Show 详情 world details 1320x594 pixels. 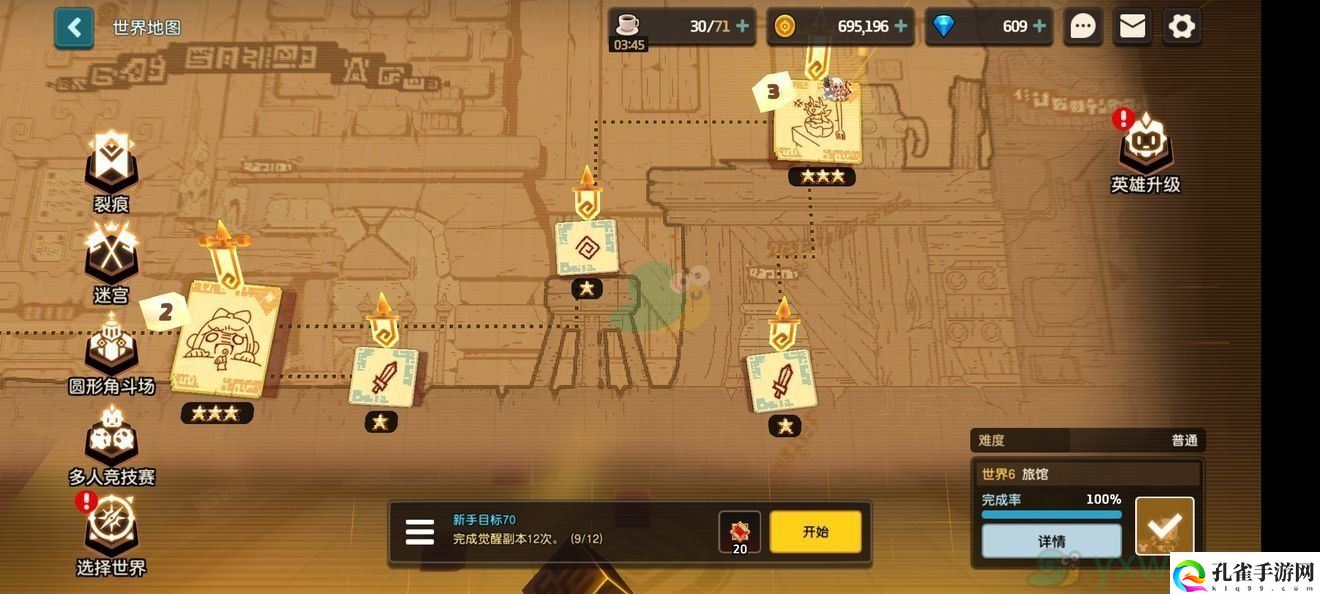pyautogui.click(x=1051, y=541)
